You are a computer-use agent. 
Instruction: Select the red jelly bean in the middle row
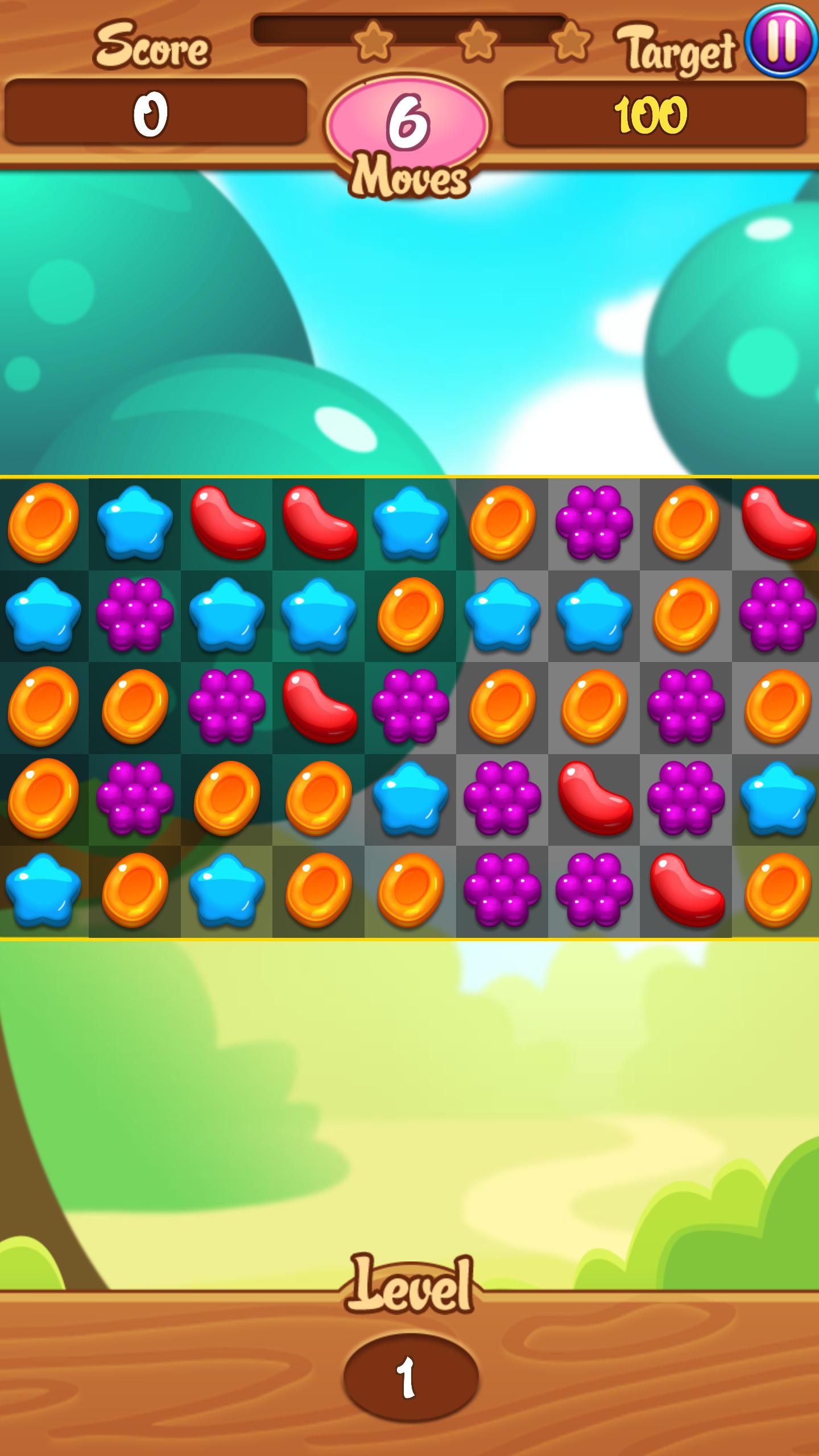coord(318,711)
